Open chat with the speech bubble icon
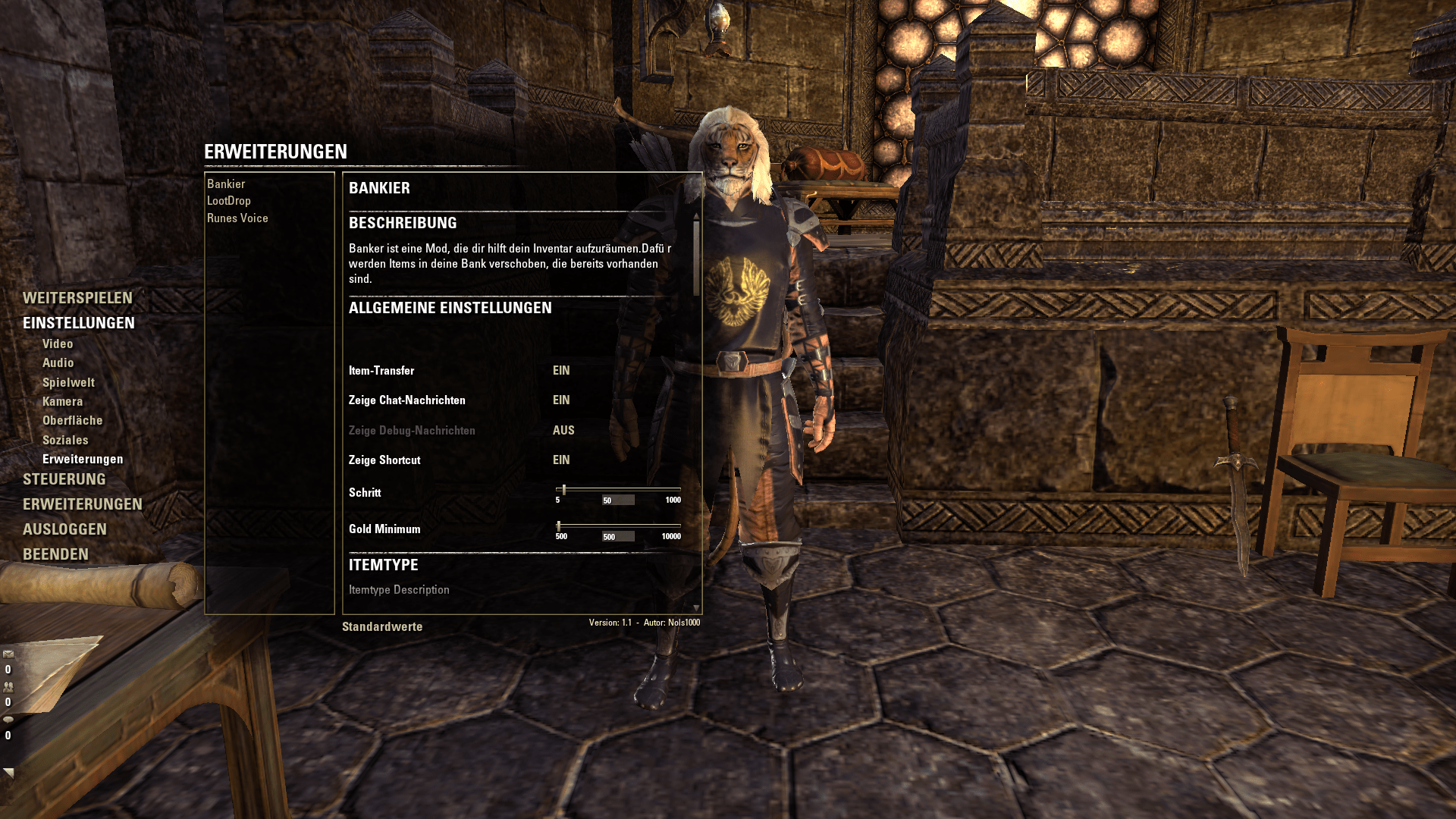The height and width of the screenshot is (819, 1456). [x=8, y=720]
